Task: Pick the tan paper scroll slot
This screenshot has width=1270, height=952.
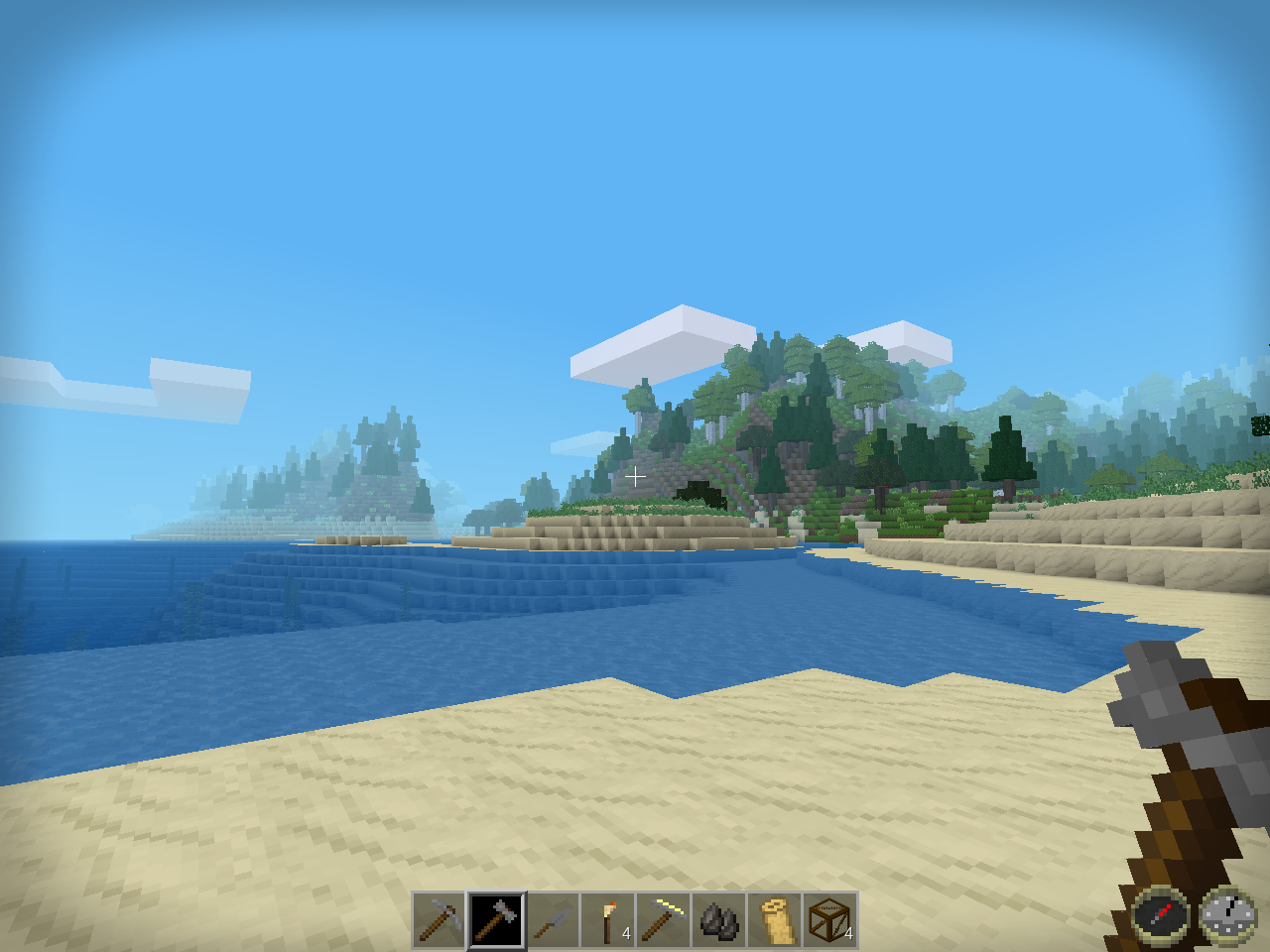Action: (775, 920)
